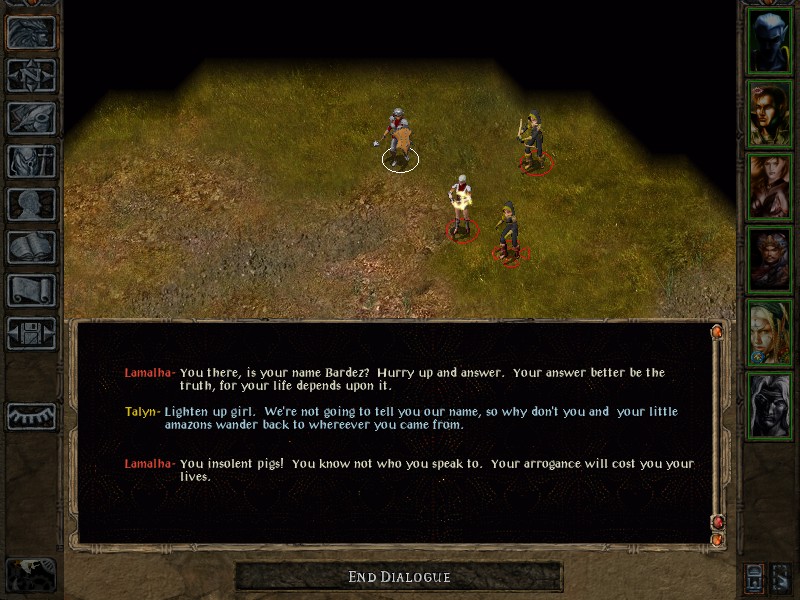Open the priest scroll

[x=31, y=290]
